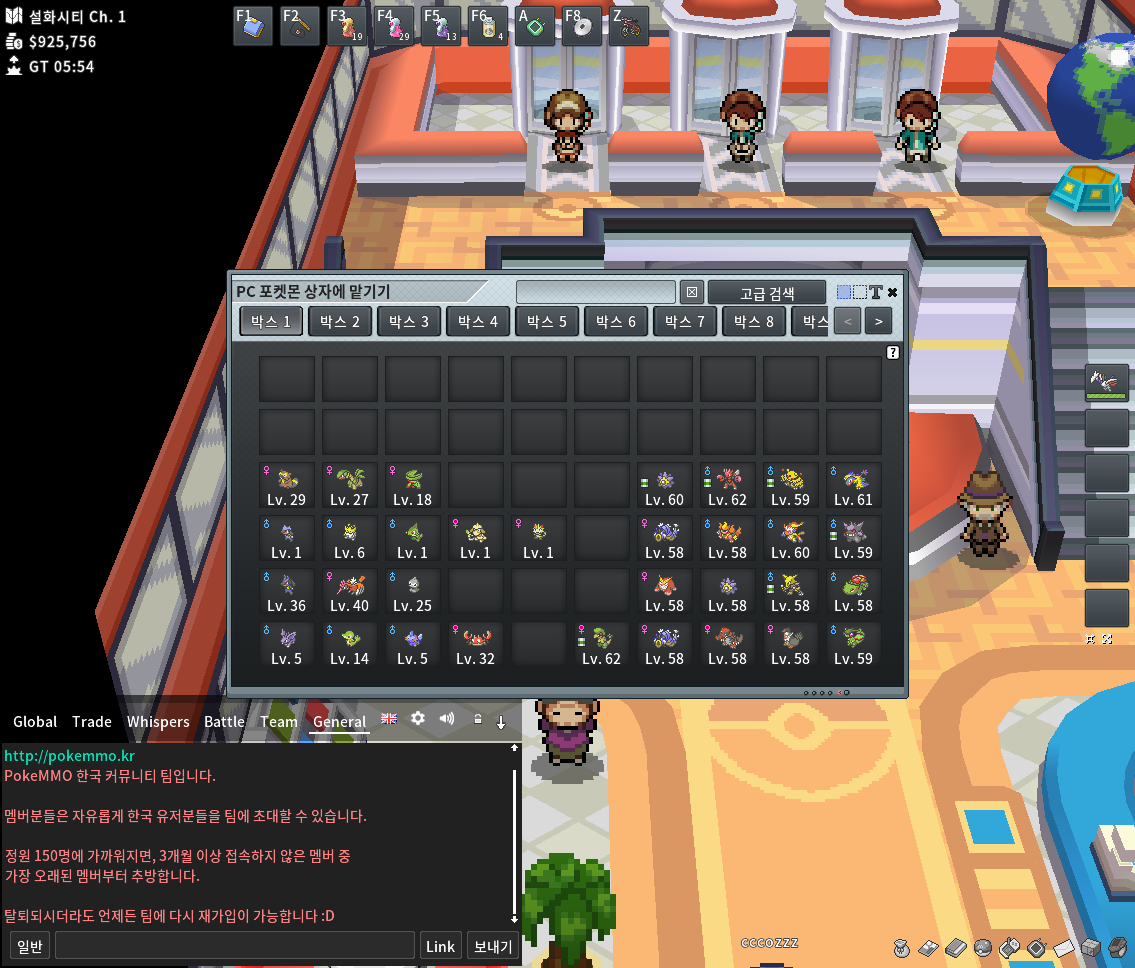This screenshot has width=1135, height=968.
Task: Switch to the Trade chat tab
Action: (x=92, y=721)
